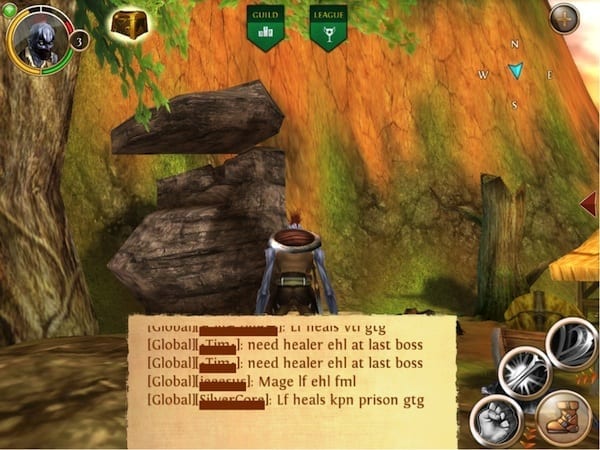The image size is (600, 450).
Task: Open the treasure chest icon
Action: coord(128,25)
